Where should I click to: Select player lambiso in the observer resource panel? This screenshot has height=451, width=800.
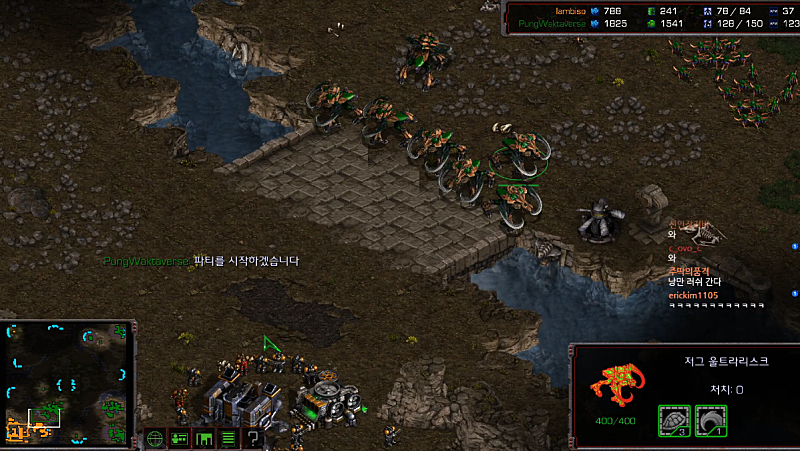[x=569, y=11]
